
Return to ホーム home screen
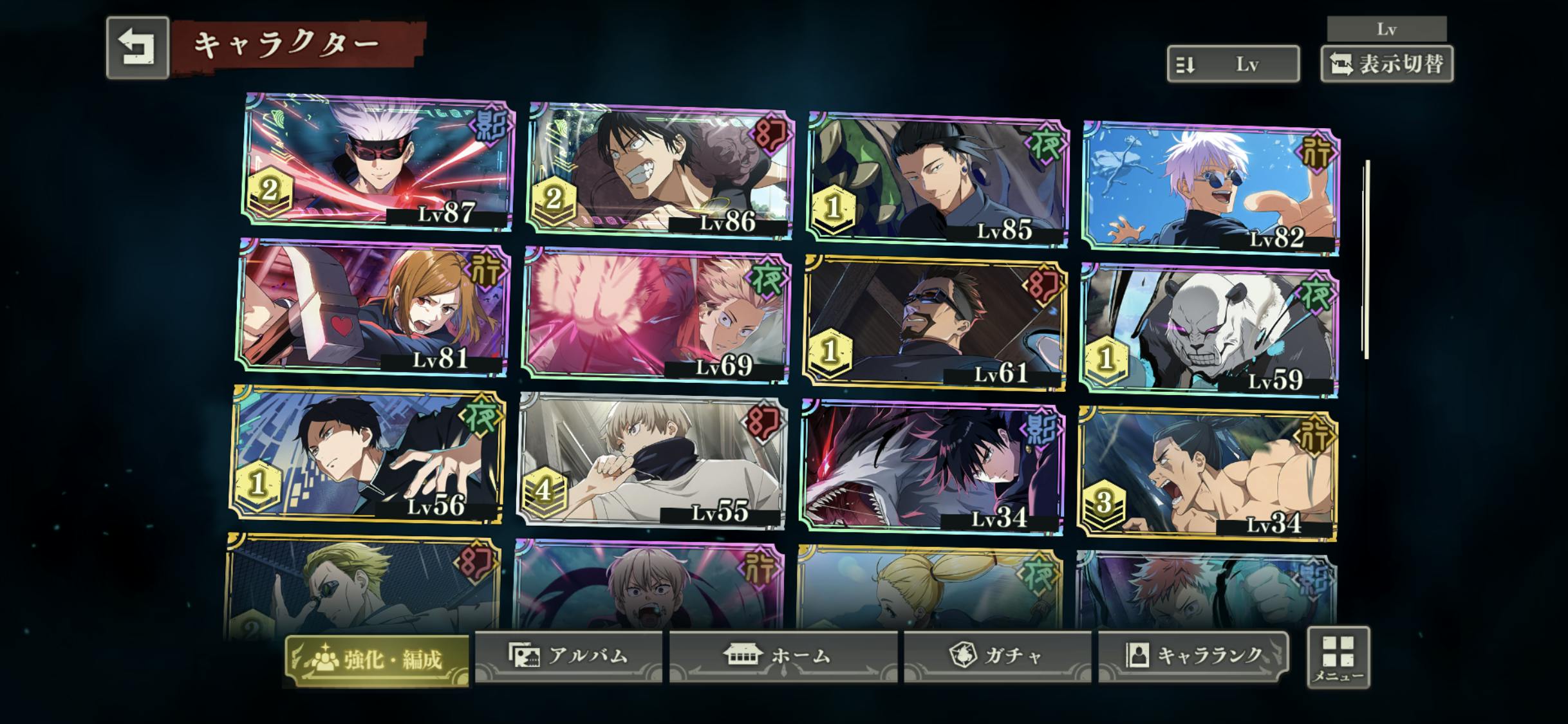[783, 656]
